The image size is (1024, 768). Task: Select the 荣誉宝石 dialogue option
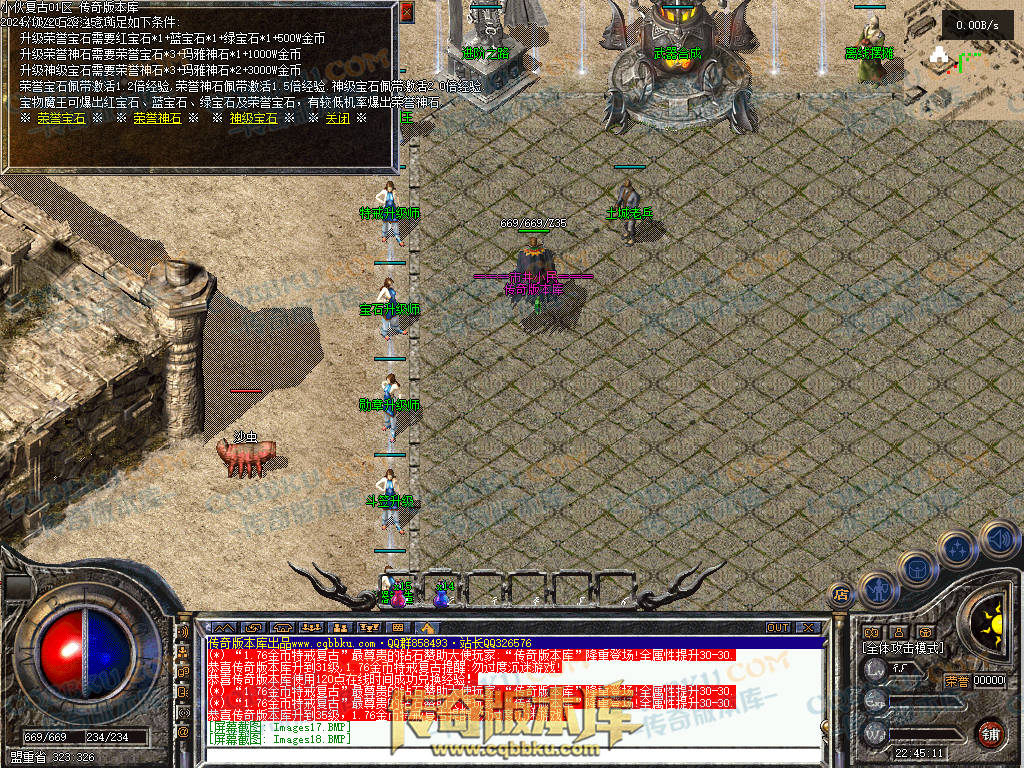click(x=61, y=118)
